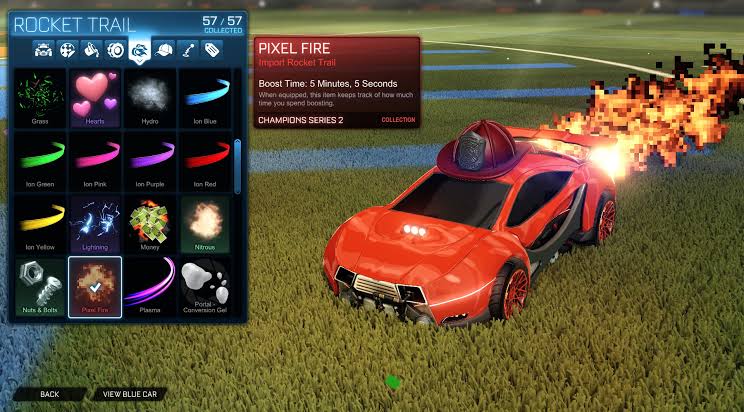Pick the Ion Yellow trail
The image size is (744, 412).
[40, 223]
